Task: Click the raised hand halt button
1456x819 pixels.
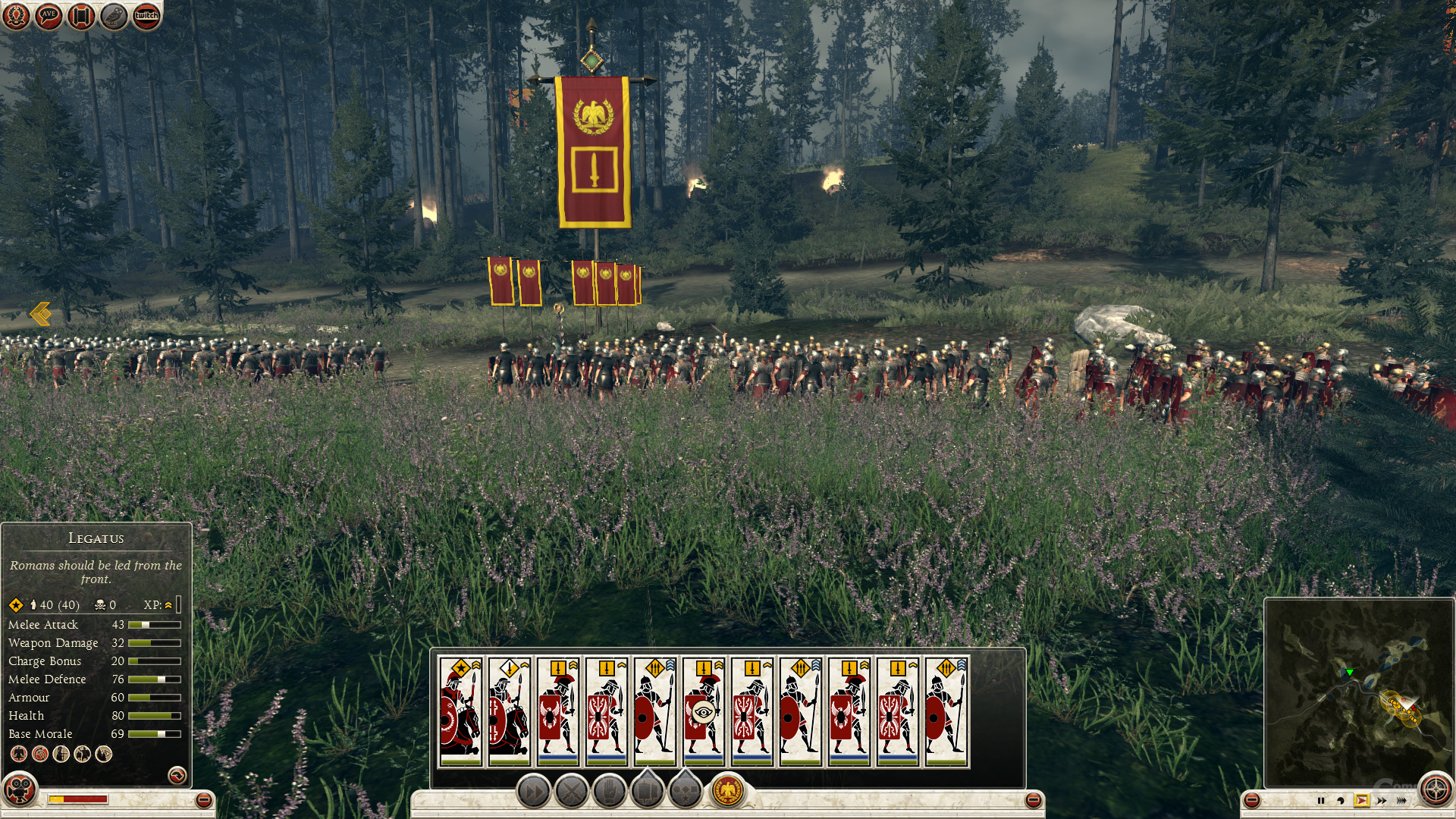Action: pos(609,792)
